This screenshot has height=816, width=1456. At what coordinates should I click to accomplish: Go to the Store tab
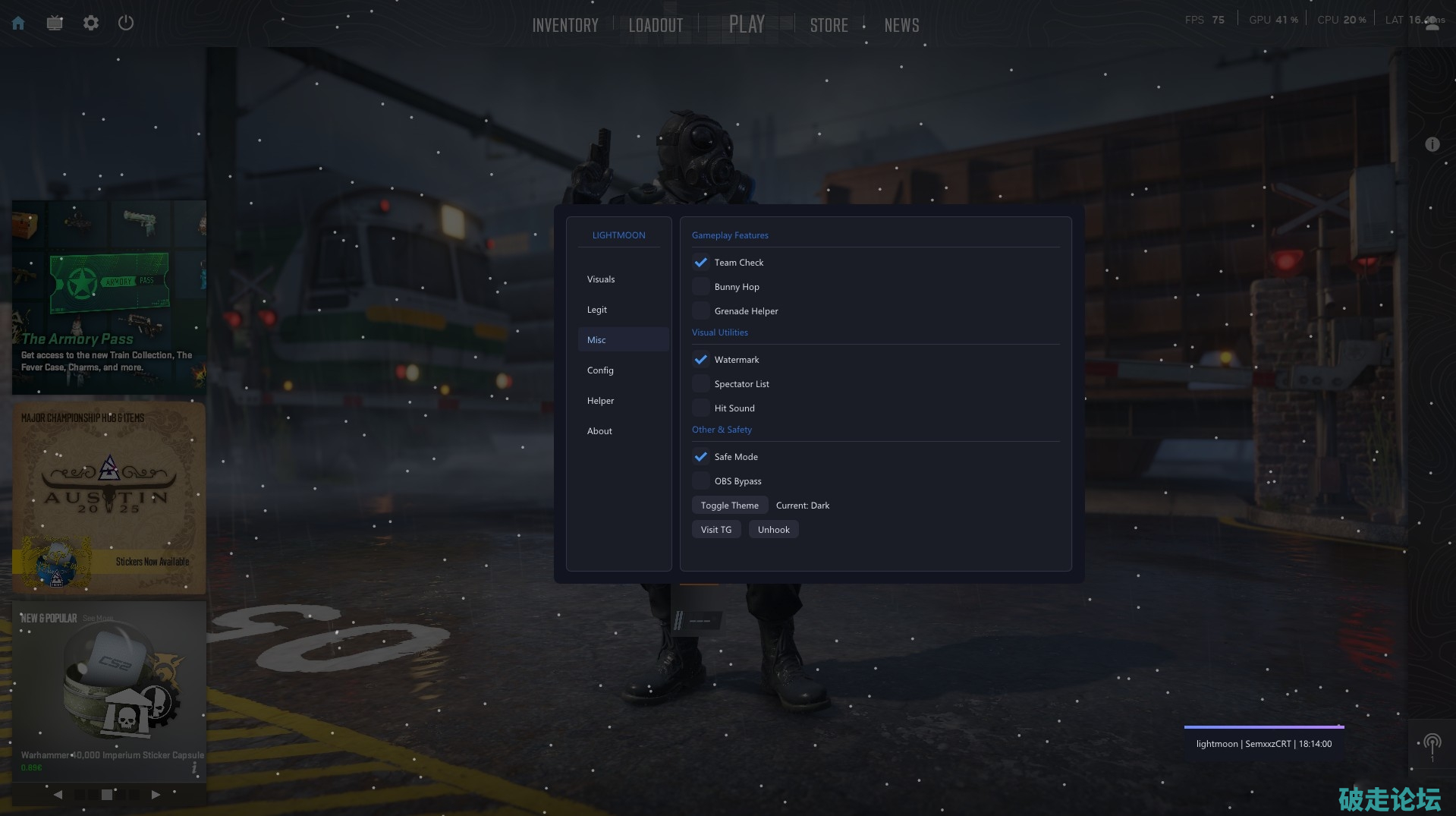[829, 25]
